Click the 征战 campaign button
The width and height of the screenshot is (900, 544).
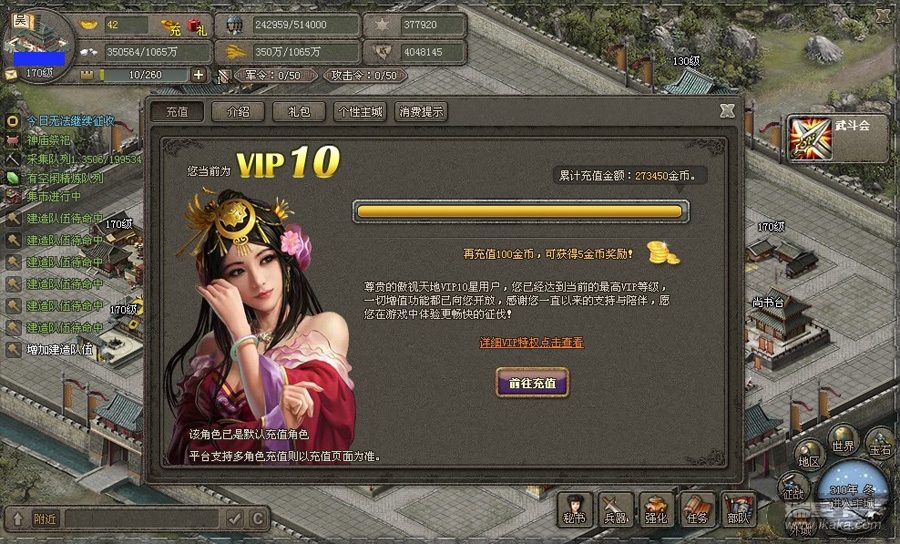coord(792,490)
